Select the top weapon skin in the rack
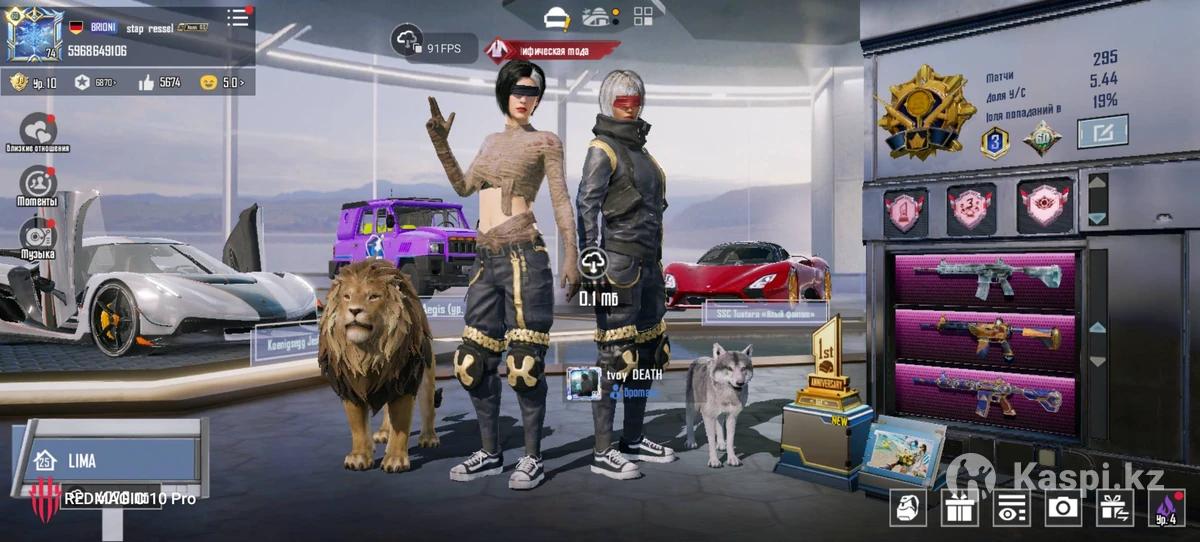Viewport: 1200px width, 542px height. (985, 280)
